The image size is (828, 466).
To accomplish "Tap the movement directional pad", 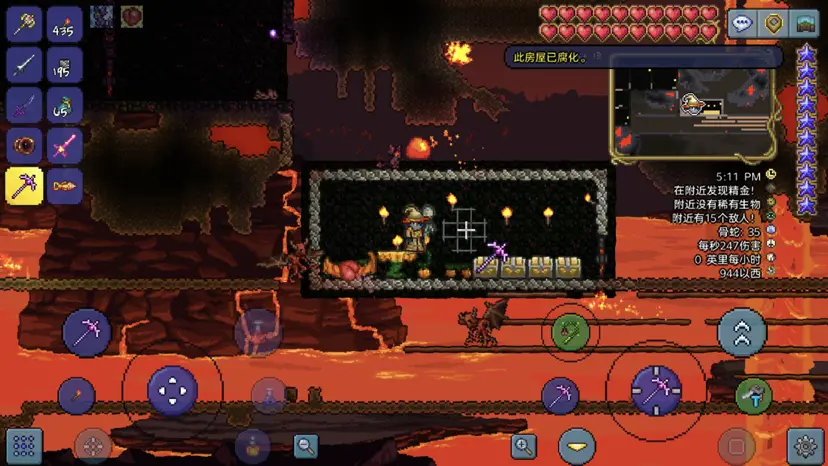I will click(x=172, y=390).
